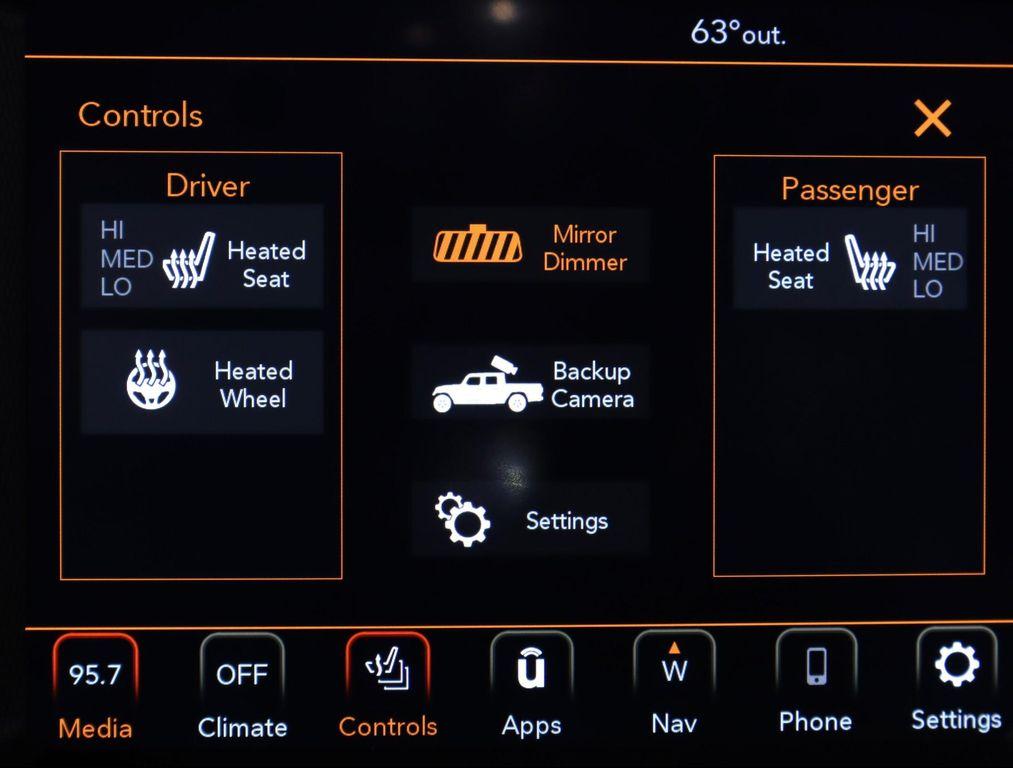Turn on the Heated Wheel
The height and width of the screenshot is (768, 1013).
point(202,384)
